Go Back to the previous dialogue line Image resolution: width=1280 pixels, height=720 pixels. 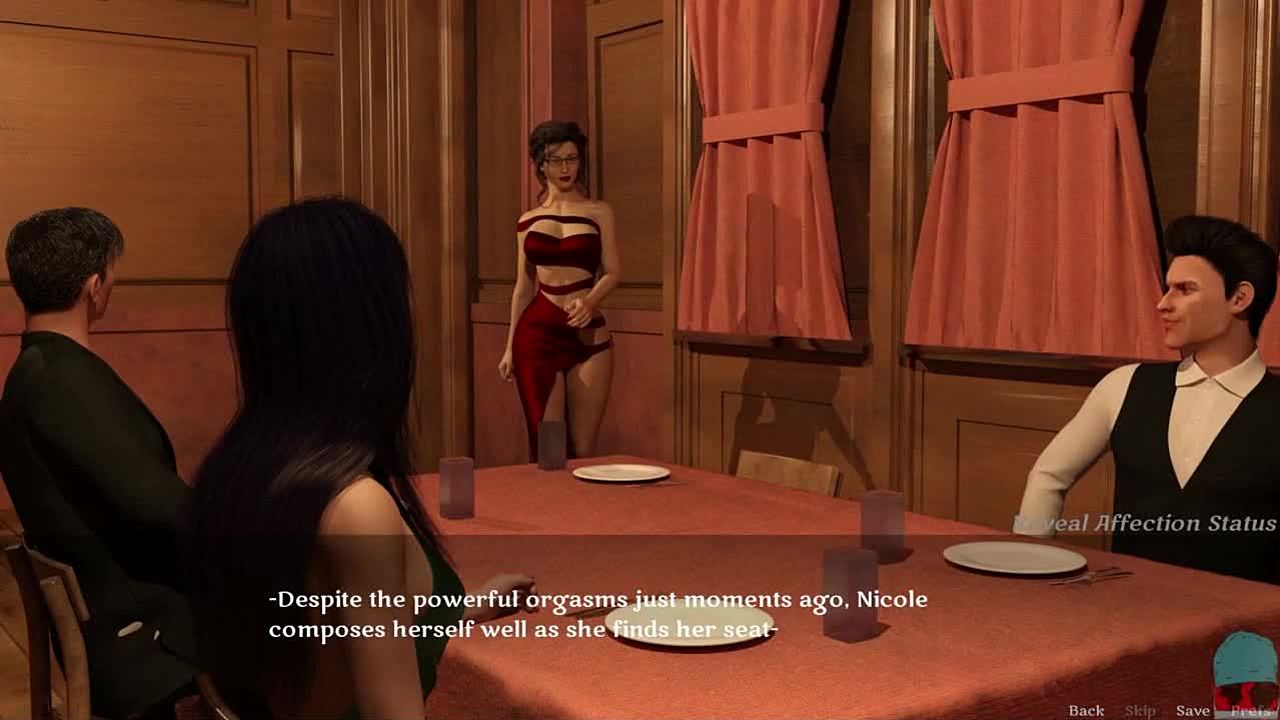pos(1086,710)
